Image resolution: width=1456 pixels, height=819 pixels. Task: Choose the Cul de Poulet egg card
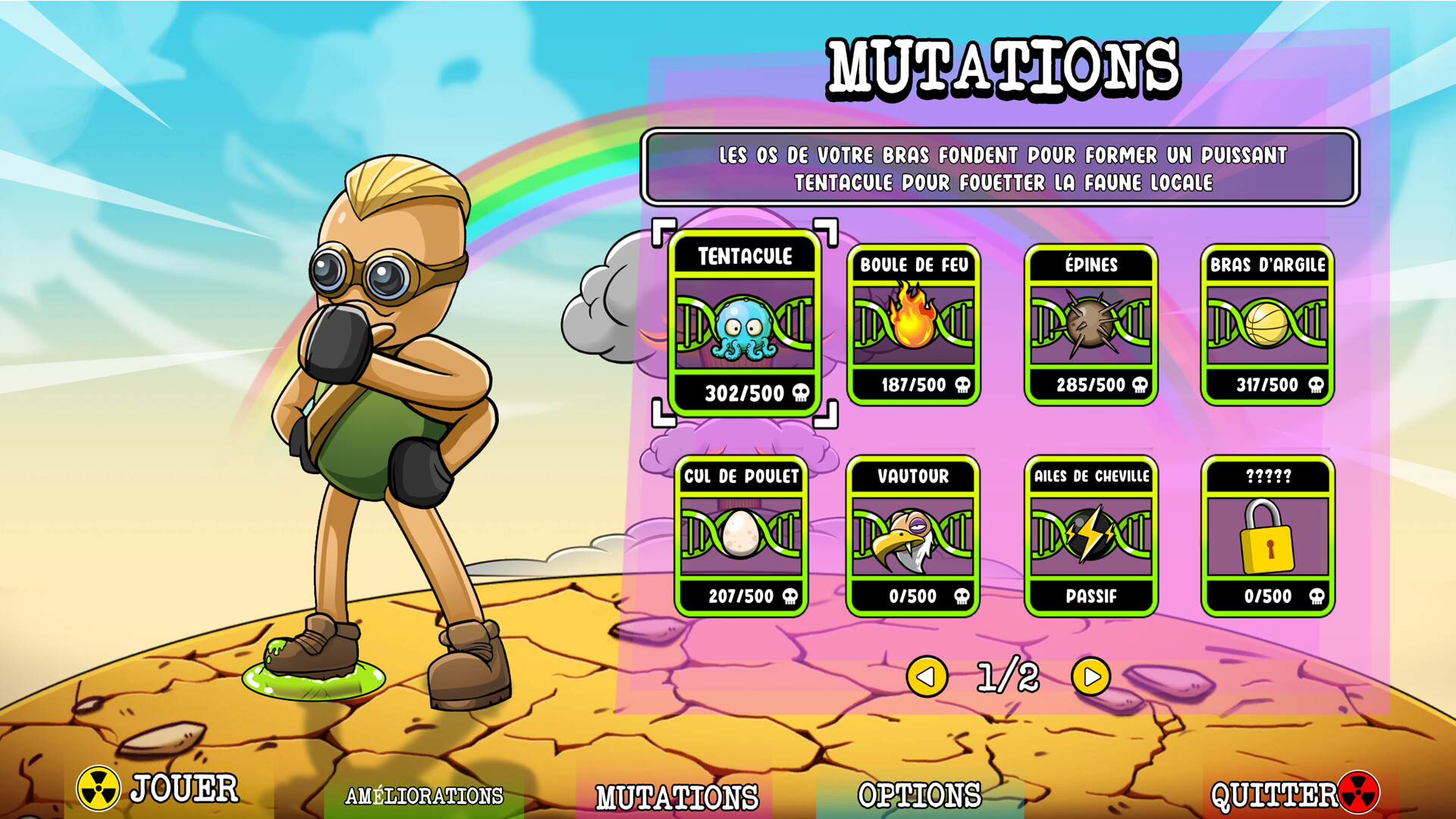[x=741, y=535]
